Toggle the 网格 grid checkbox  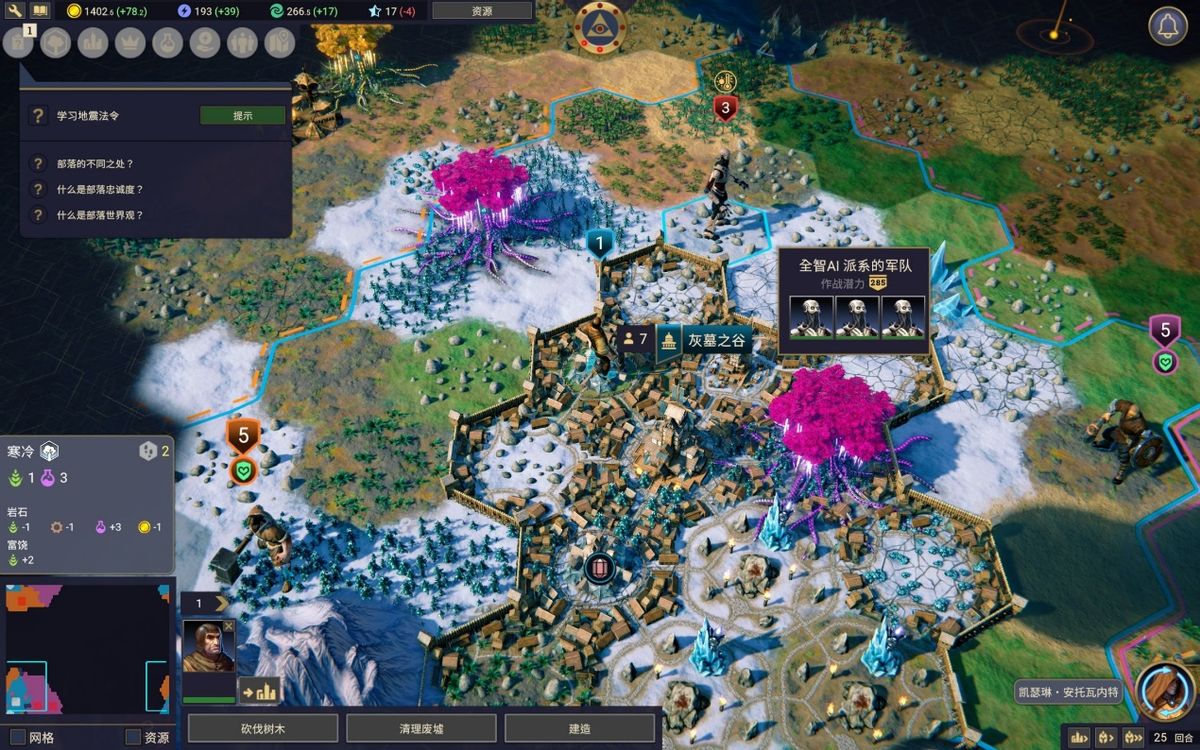pyautogui.click(x=17, y=738)
